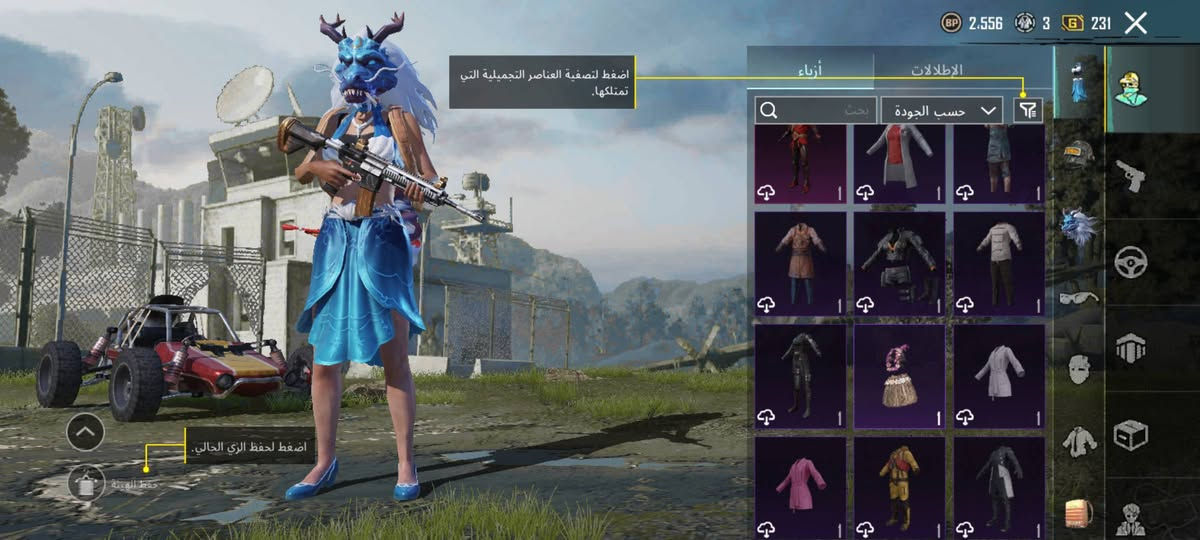Open the steering wheel vehicles category

pyautogui.click(x=1131, y=262)
